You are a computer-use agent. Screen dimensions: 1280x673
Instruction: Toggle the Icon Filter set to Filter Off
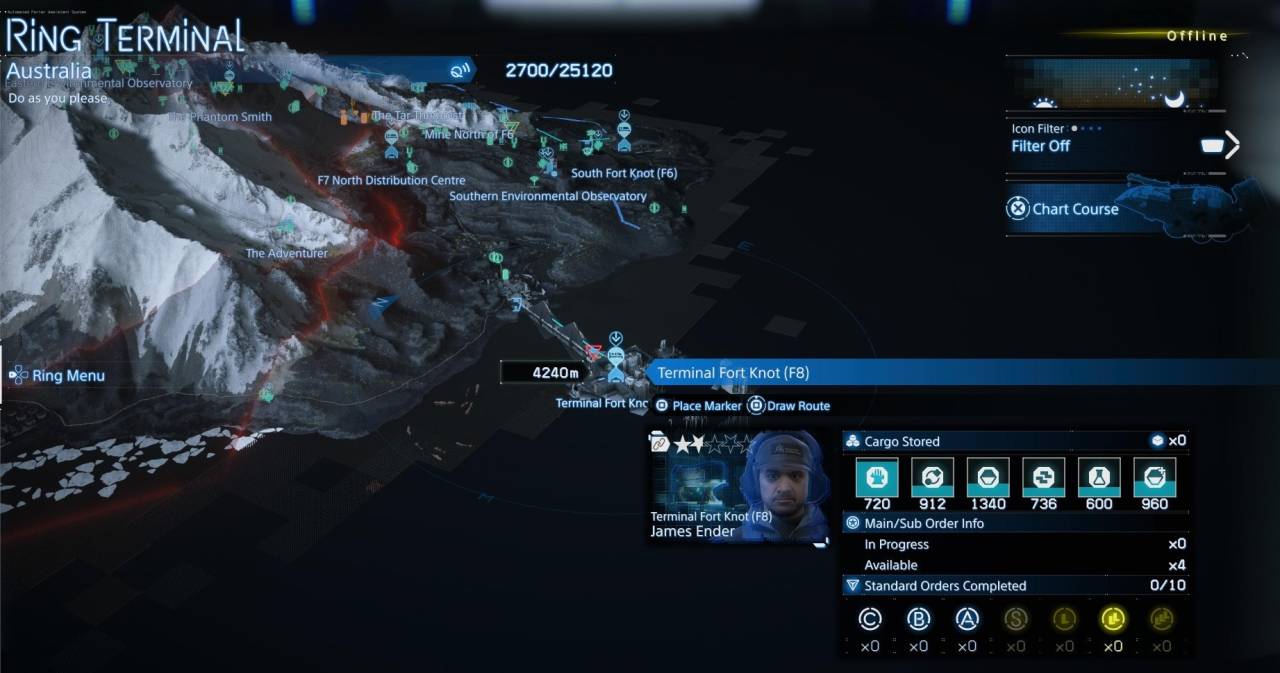(x=1120, y=145)
